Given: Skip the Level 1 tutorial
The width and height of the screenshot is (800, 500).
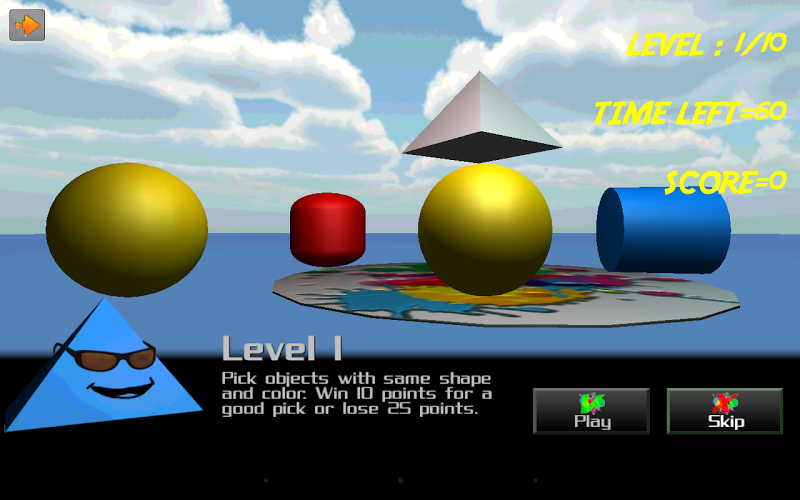Looking at the screenshot, I should tap(725, 411).
